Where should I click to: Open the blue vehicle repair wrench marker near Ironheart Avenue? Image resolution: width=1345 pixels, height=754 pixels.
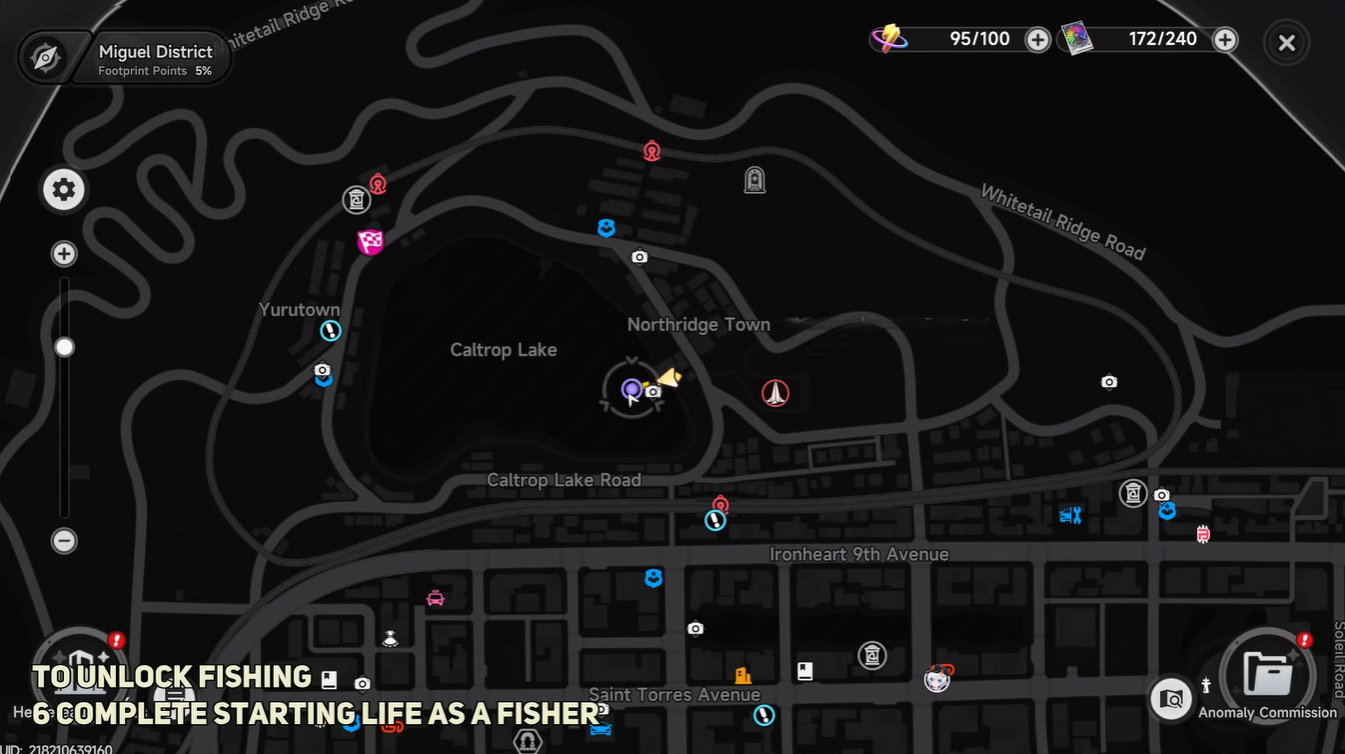[1070, 515]
